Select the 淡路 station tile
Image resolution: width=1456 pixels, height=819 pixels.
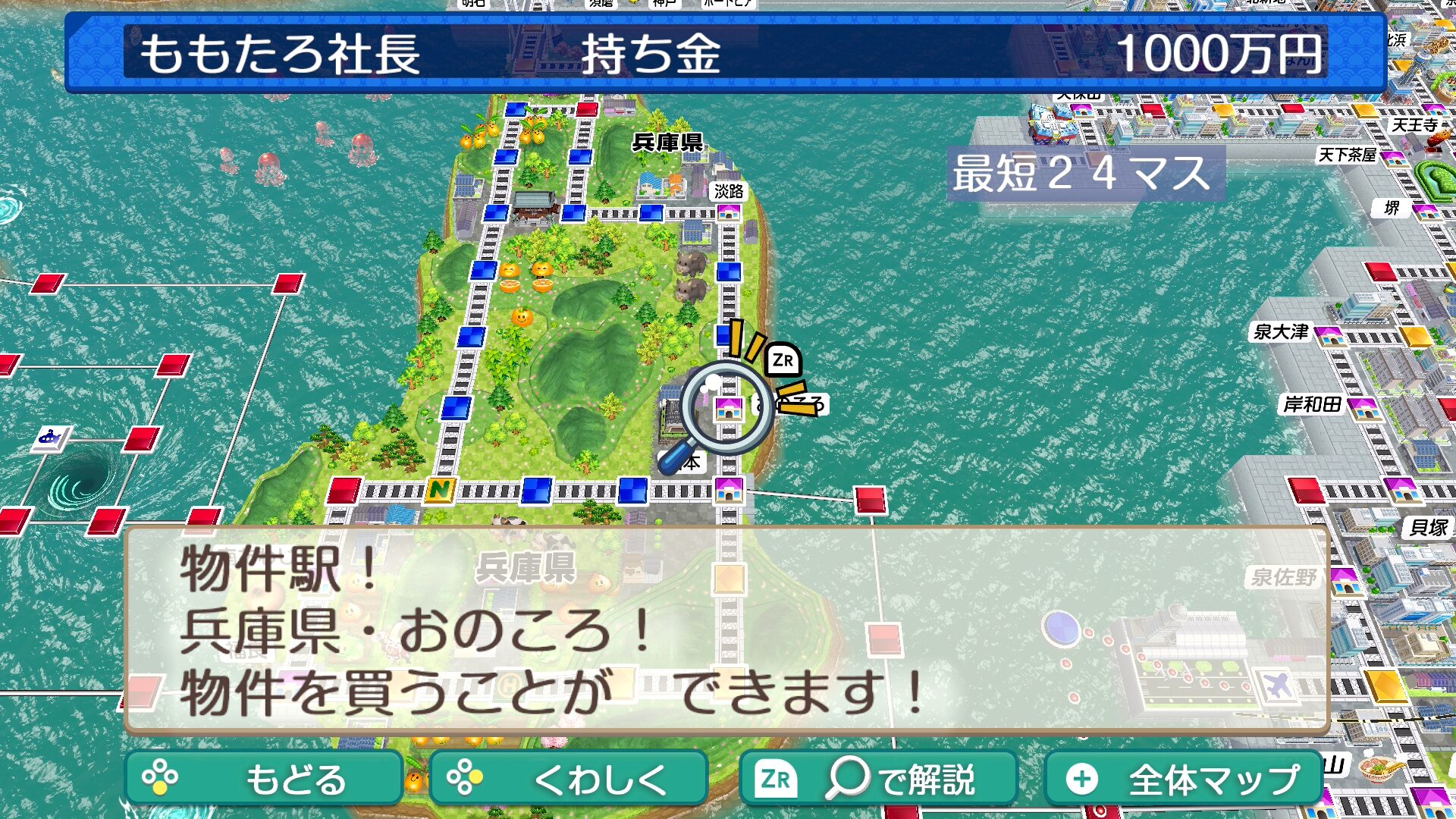pyautogui.click(x=729, y=212)
